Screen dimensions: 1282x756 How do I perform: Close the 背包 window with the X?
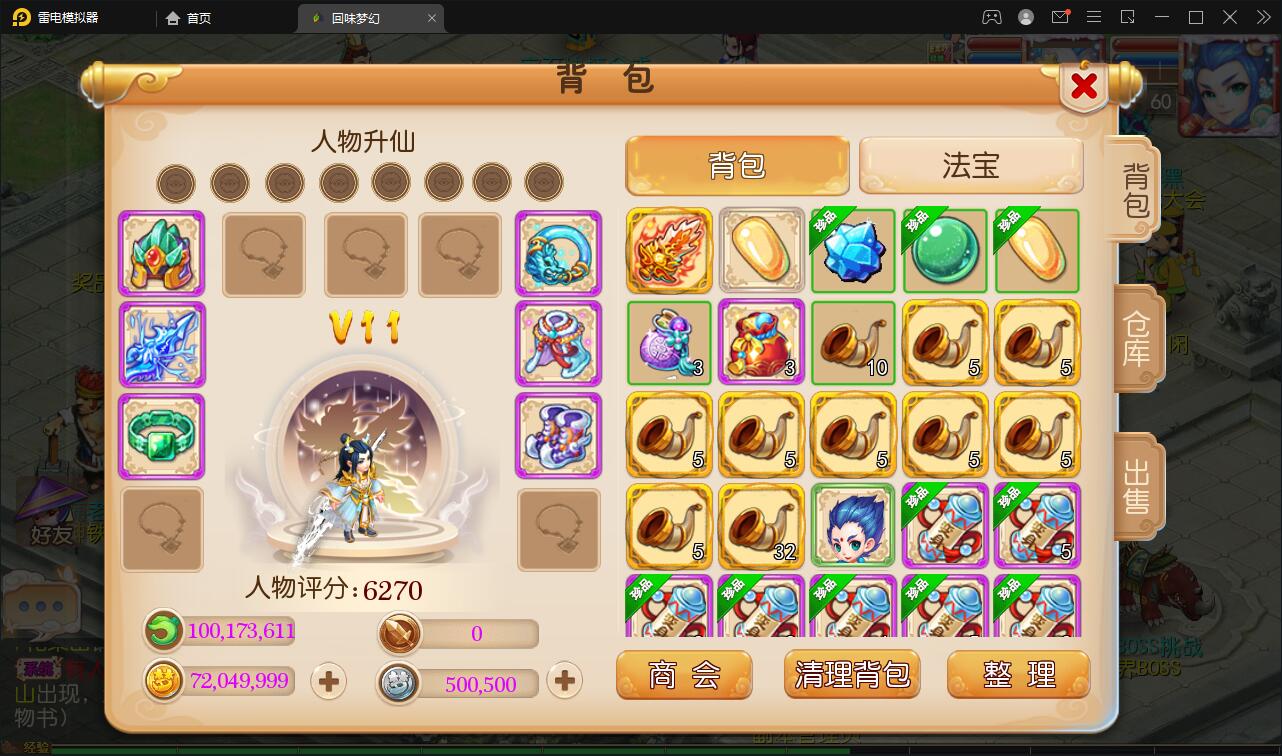[1083, 87]
